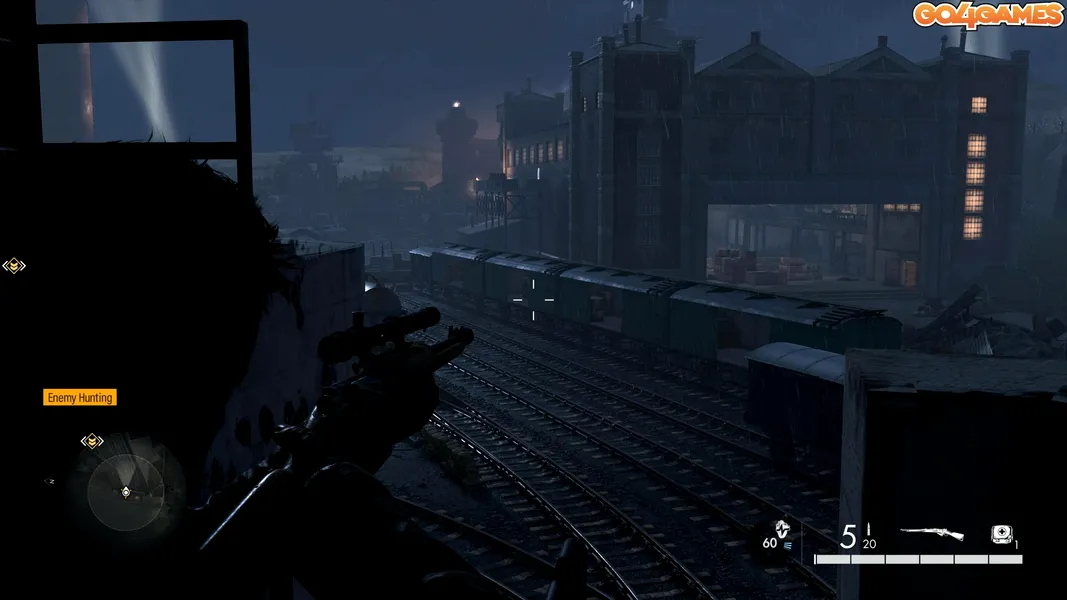Viewport: 1067px width, 600px height.
Task: Click the objective marker at the left screen edge
Action: tap(13, 265)
